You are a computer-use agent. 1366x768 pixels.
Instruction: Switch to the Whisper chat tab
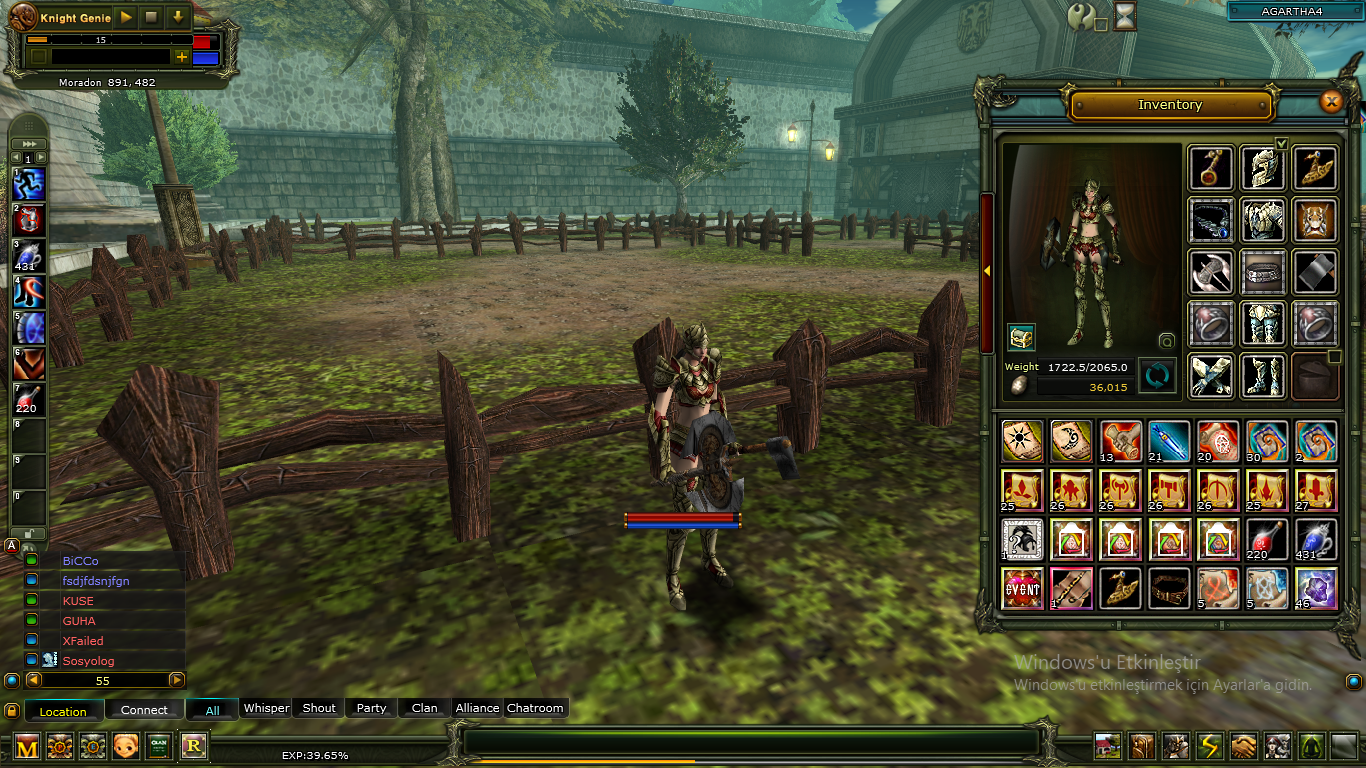266,708
